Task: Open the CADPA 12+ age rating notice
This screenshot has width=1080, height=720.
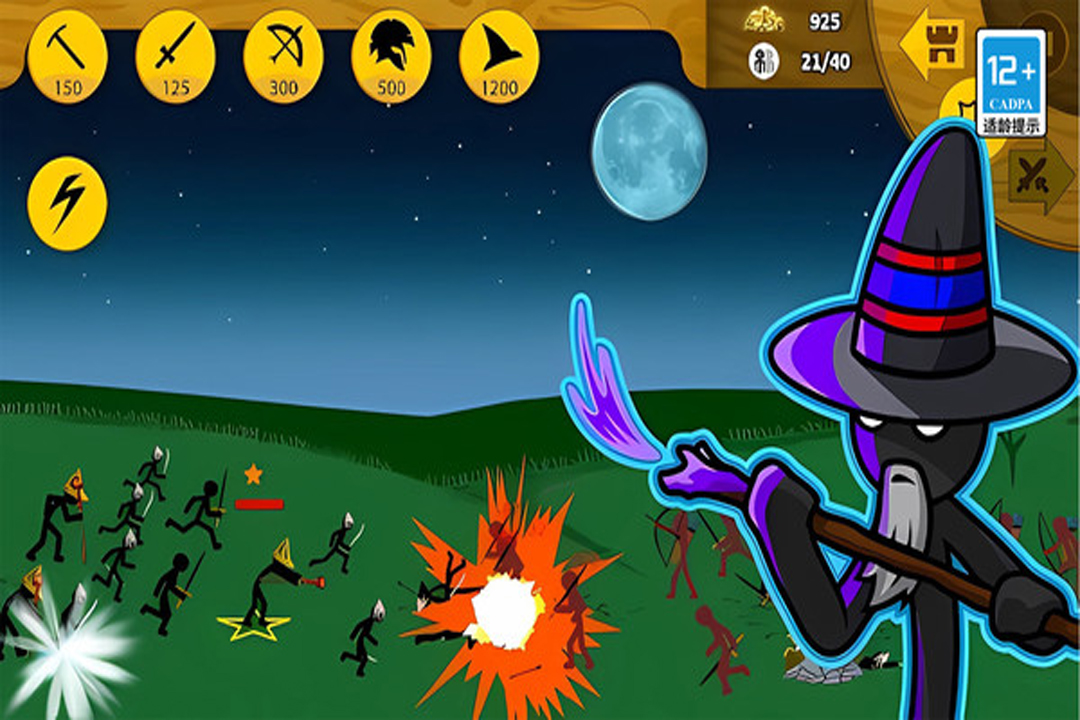Action: point(1011,82)
